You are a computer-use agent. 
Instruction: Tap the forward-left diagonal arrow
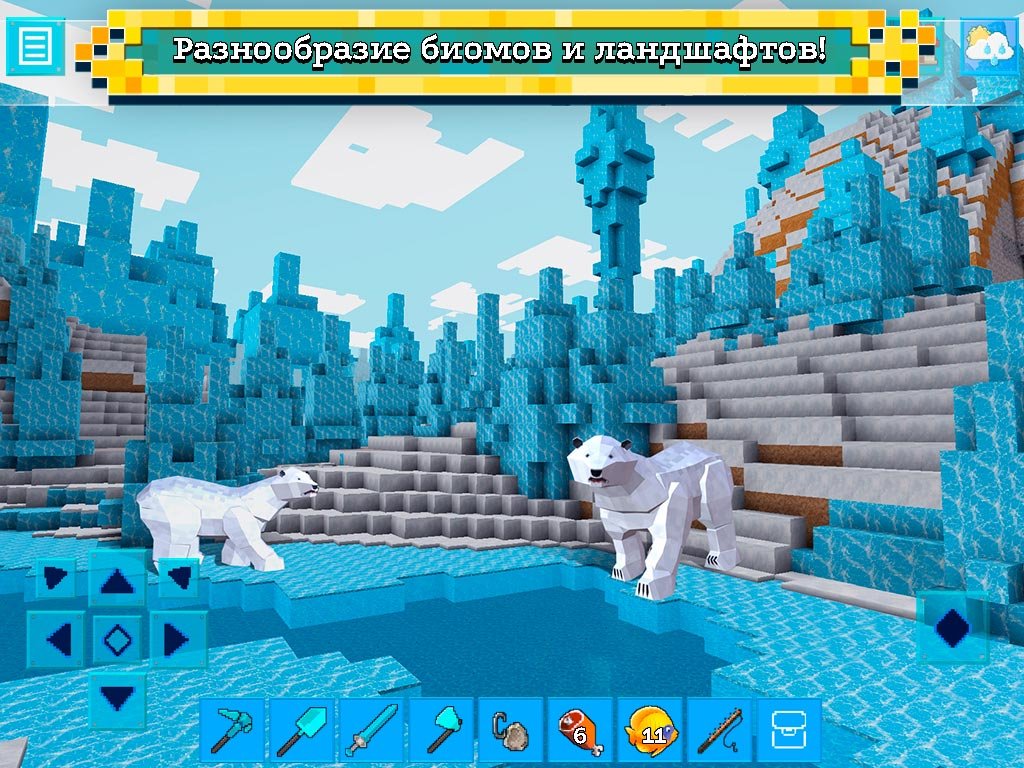56,578
